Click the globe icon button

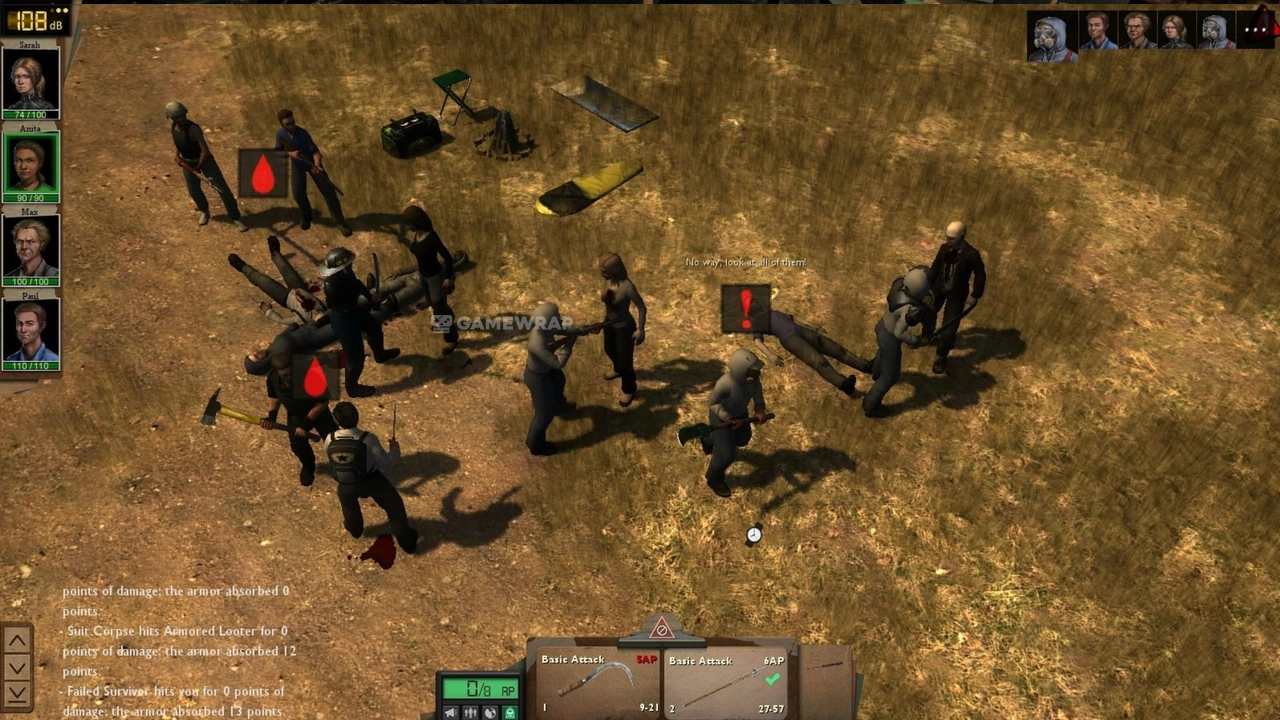490,712
